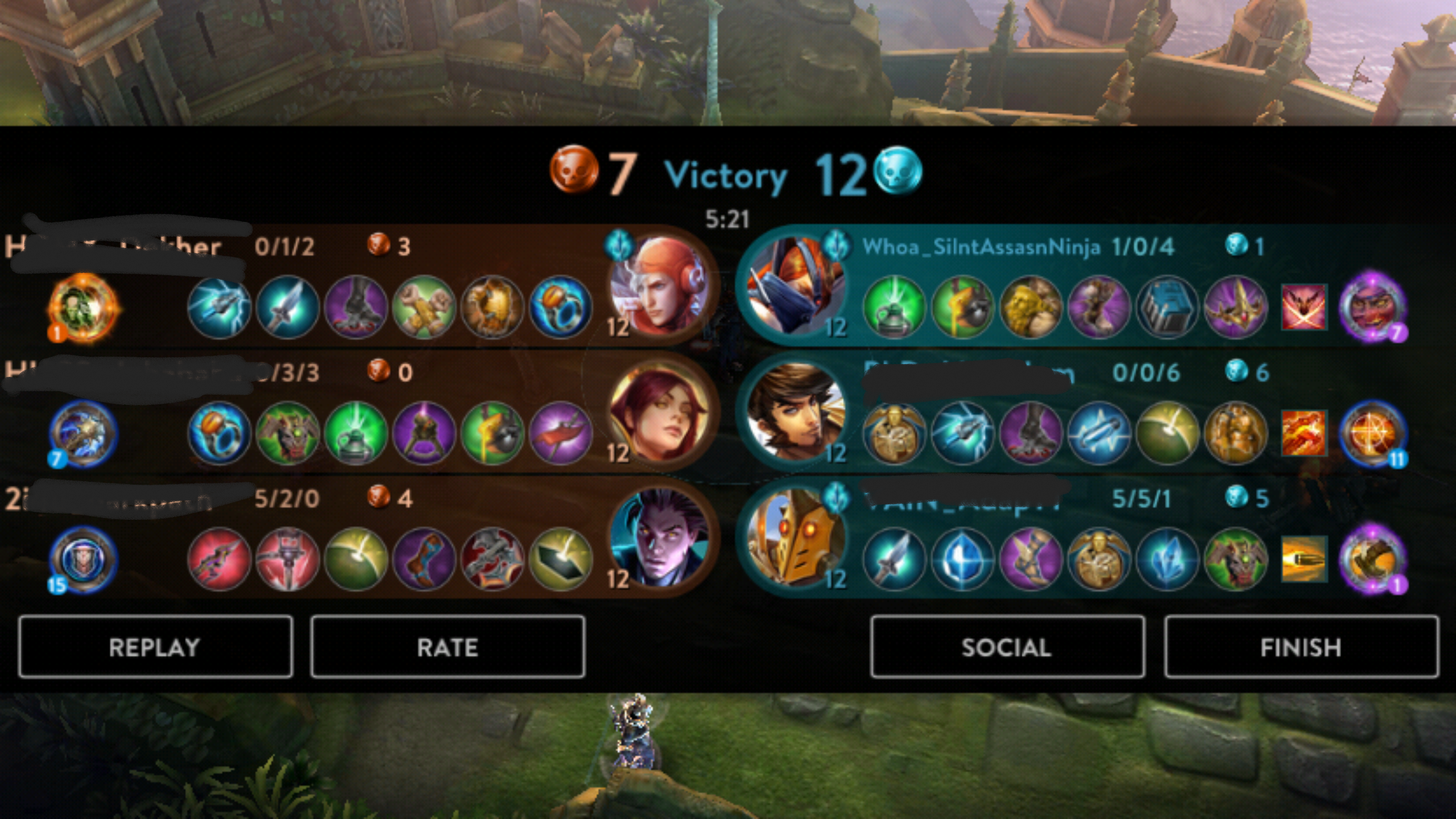The height and width of the screenshot is (819, 1456).
Task: Inspect the fiery orange ability icon
Action: coord(1304,433)
